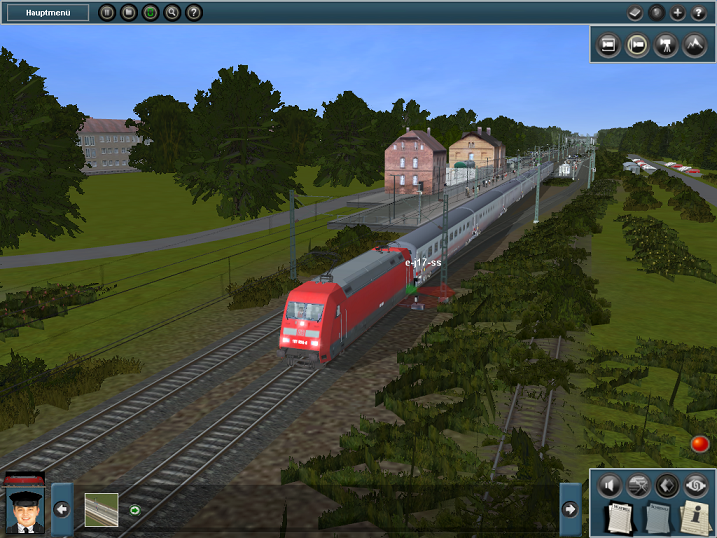Open help from the left question mark

194,13
